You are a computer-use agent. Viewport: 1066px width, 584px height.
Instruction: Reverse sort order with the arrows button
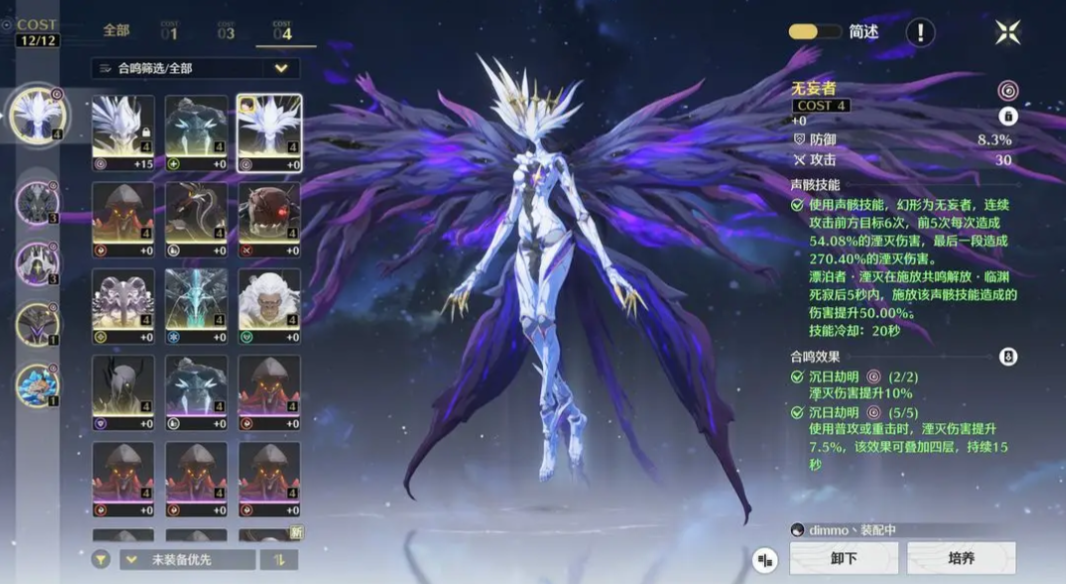[x=279, y=559]
